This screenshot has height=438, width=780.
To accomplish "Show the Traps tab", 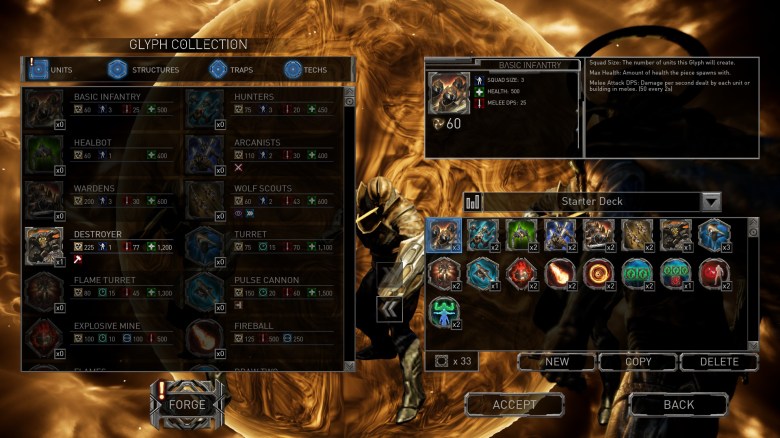I will click(x=231, y=70).
